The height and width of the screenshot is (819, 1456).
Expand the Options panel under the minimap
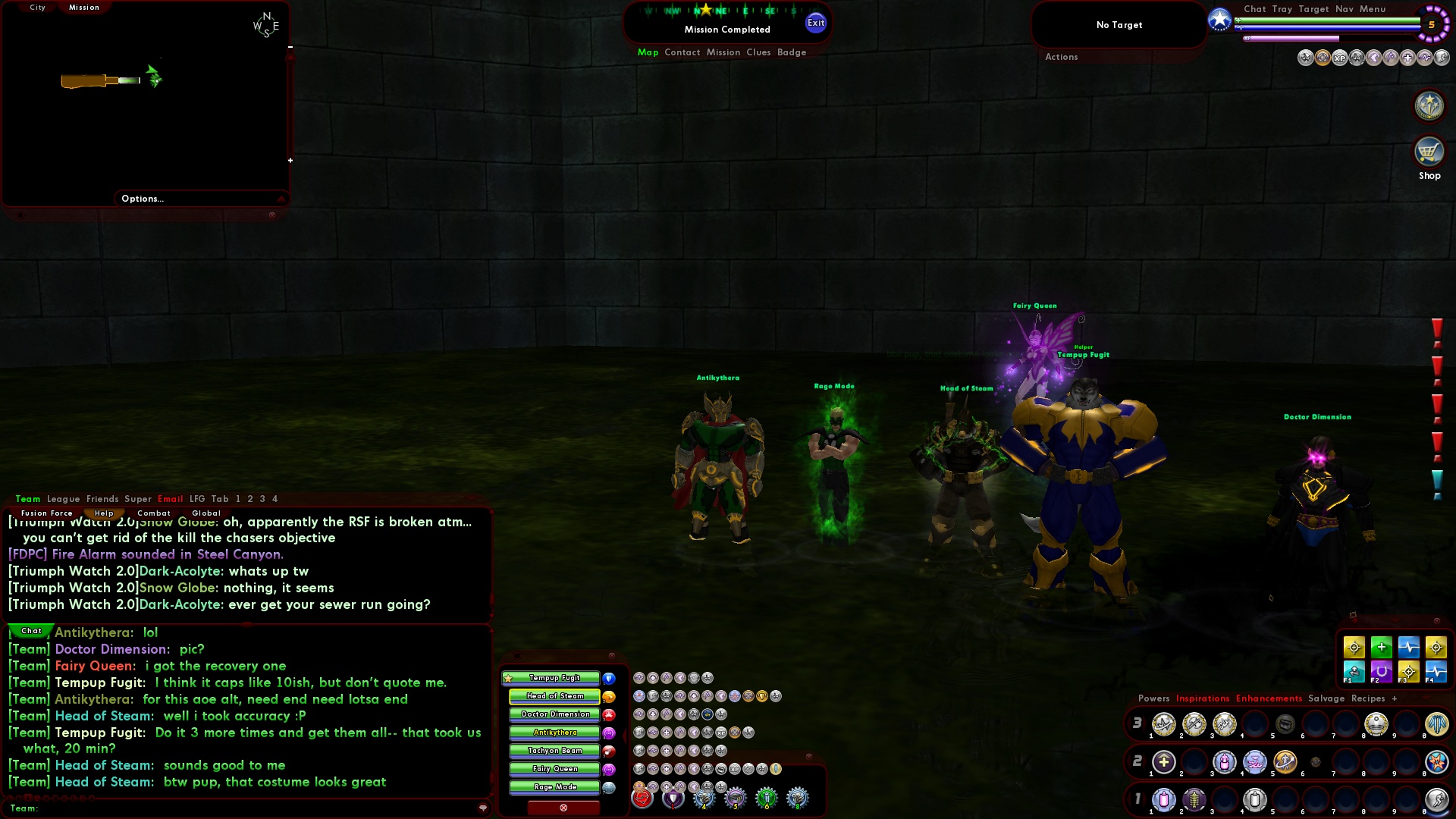pos(142,199)
